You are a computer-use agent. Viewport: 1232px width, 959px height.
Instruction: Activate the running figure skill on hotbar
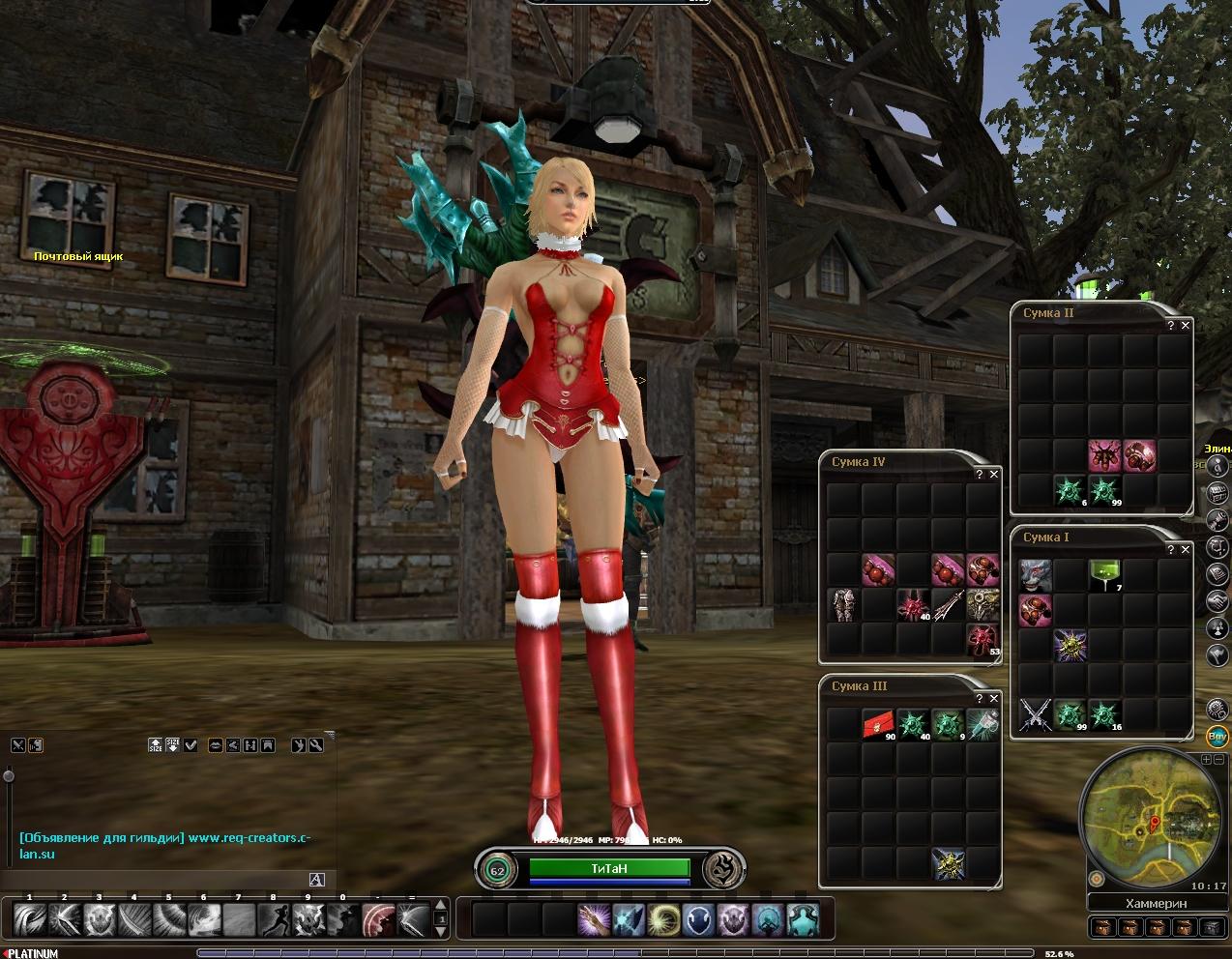273,919
